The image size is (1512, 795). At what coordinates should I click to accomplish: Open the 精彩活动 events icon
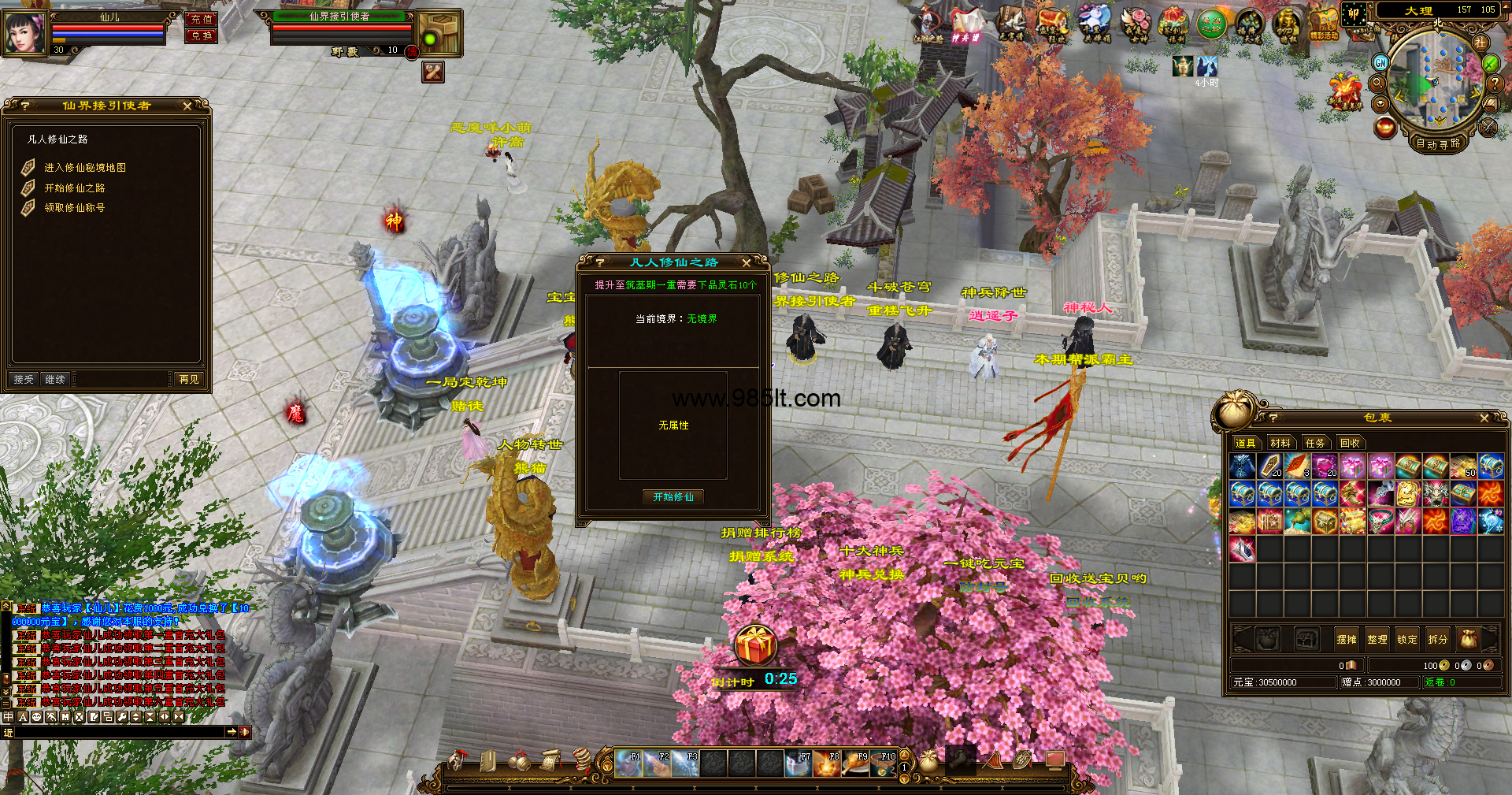[1324, 25]
